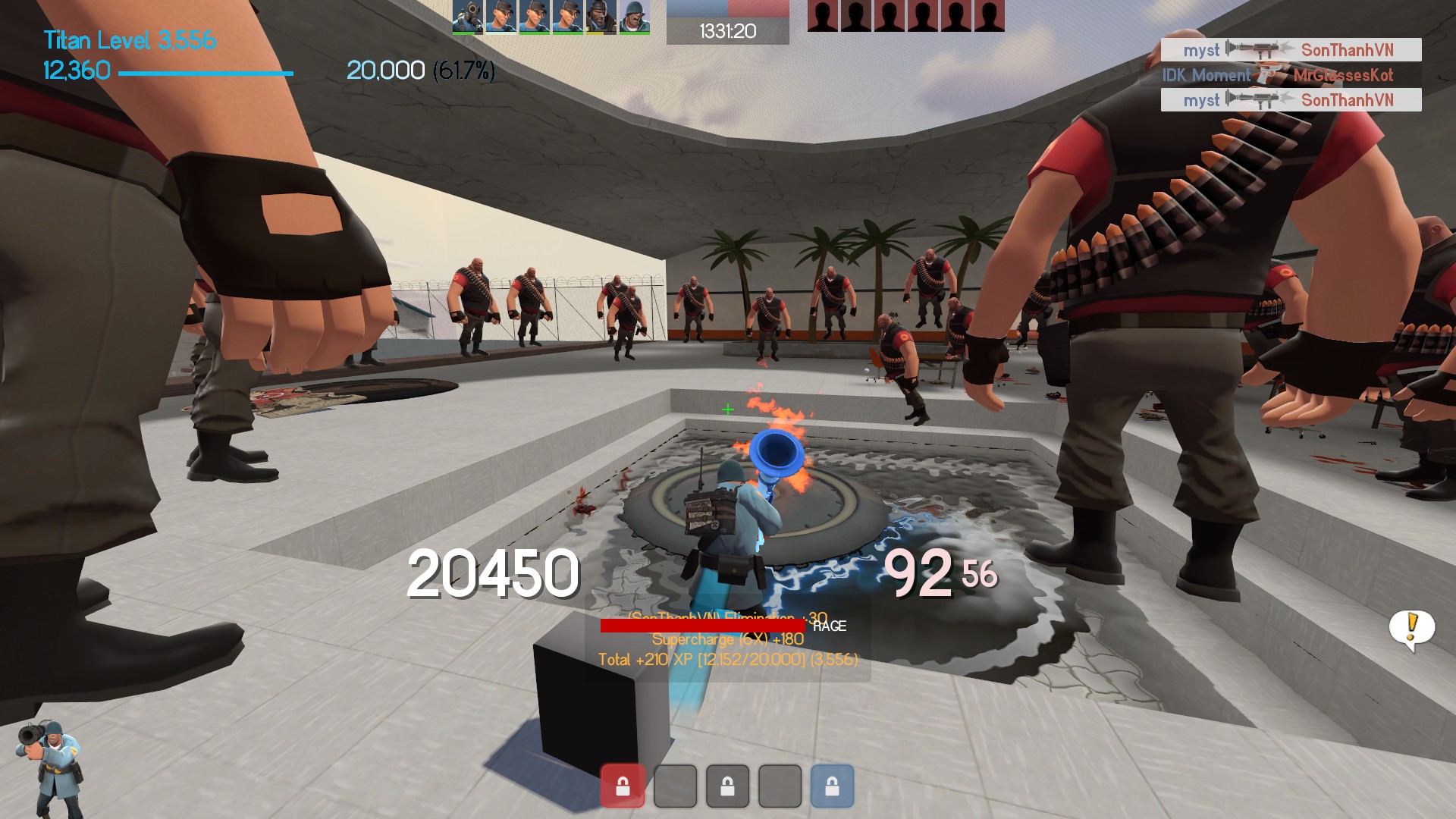The image size is (1456, 819).
Task: Select the blue locked slot
Action: click(832, 786)
